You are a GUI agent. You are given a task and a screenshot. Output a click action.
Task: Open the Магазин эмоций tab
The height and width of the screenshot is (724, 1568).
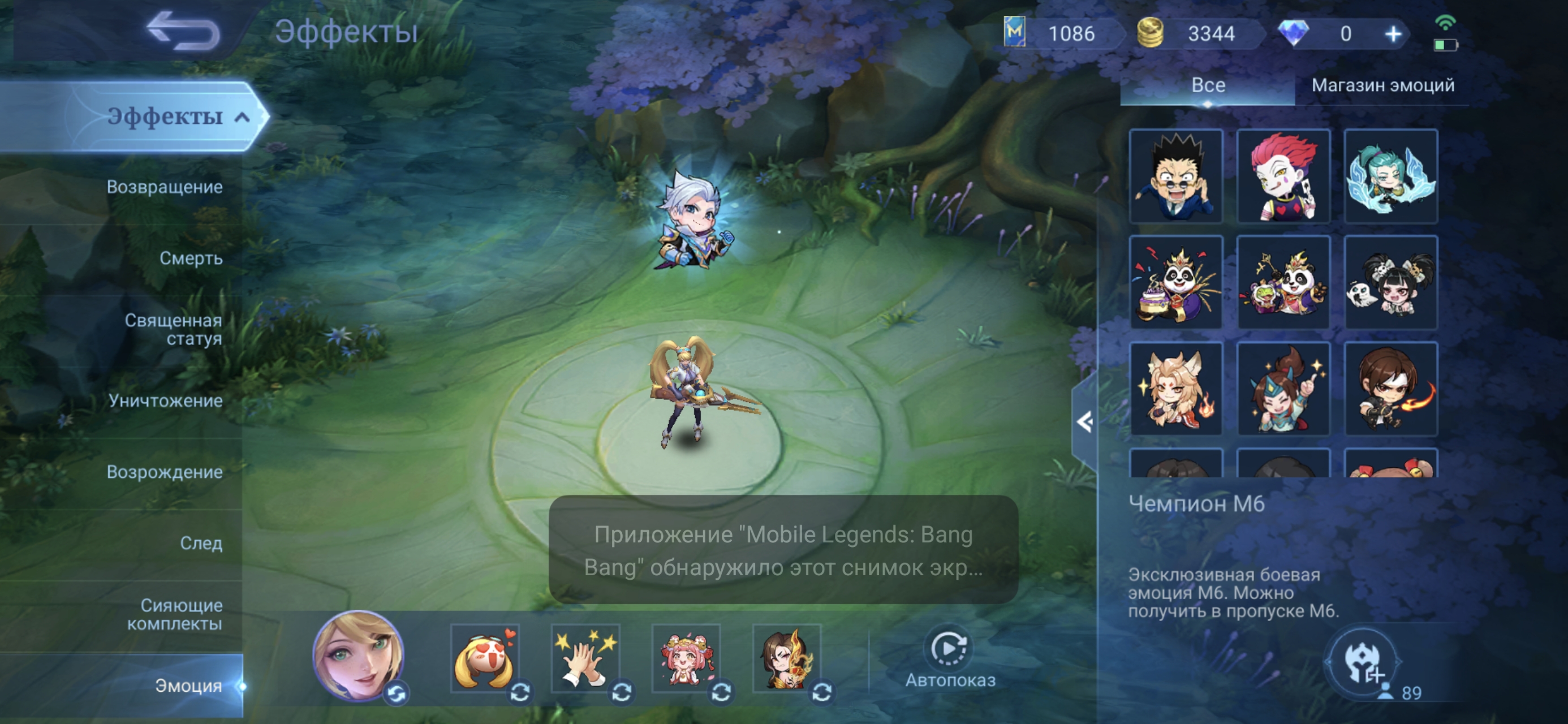(1382, 85)
